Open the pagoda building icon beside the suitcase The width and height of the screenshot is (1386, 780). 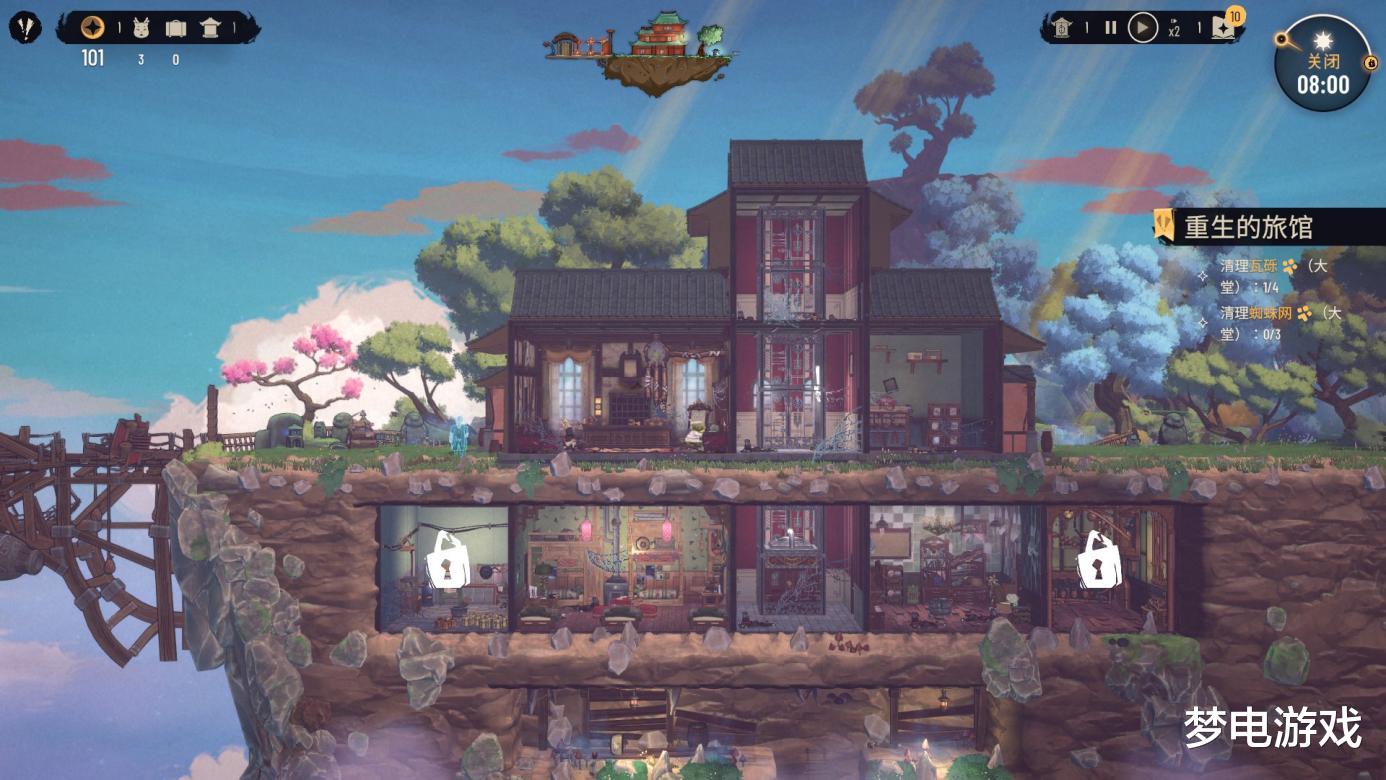click(211, 28)
